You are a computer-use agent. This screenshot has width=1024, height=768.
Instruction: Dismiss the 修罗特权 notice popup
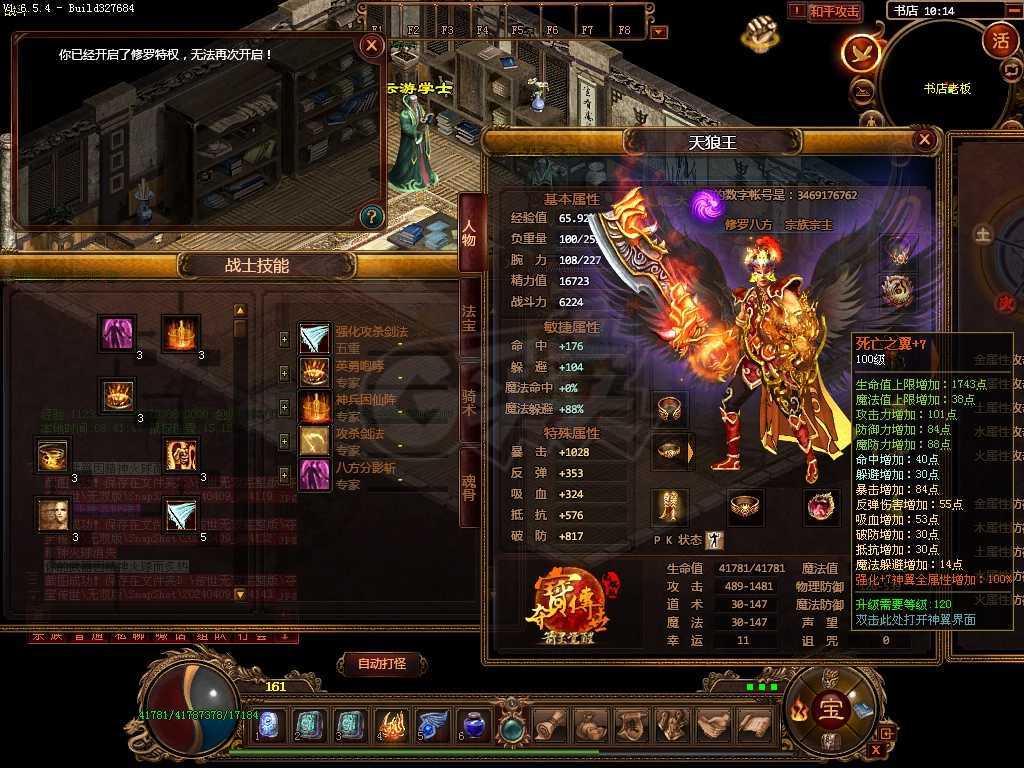click(x=372, y=45)
